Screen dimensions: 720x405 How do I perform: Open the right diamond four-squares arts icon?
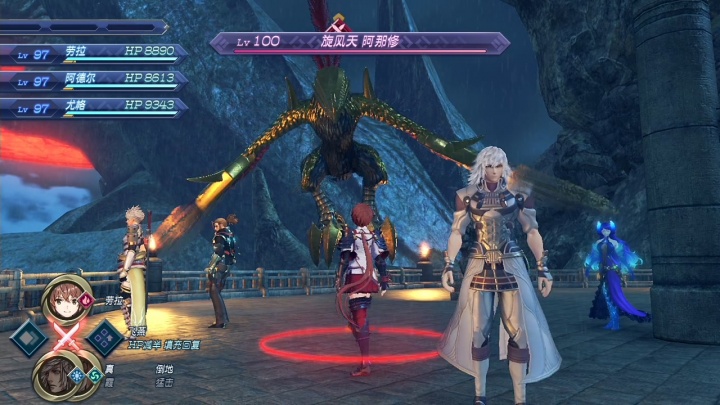tap(105, 339)
